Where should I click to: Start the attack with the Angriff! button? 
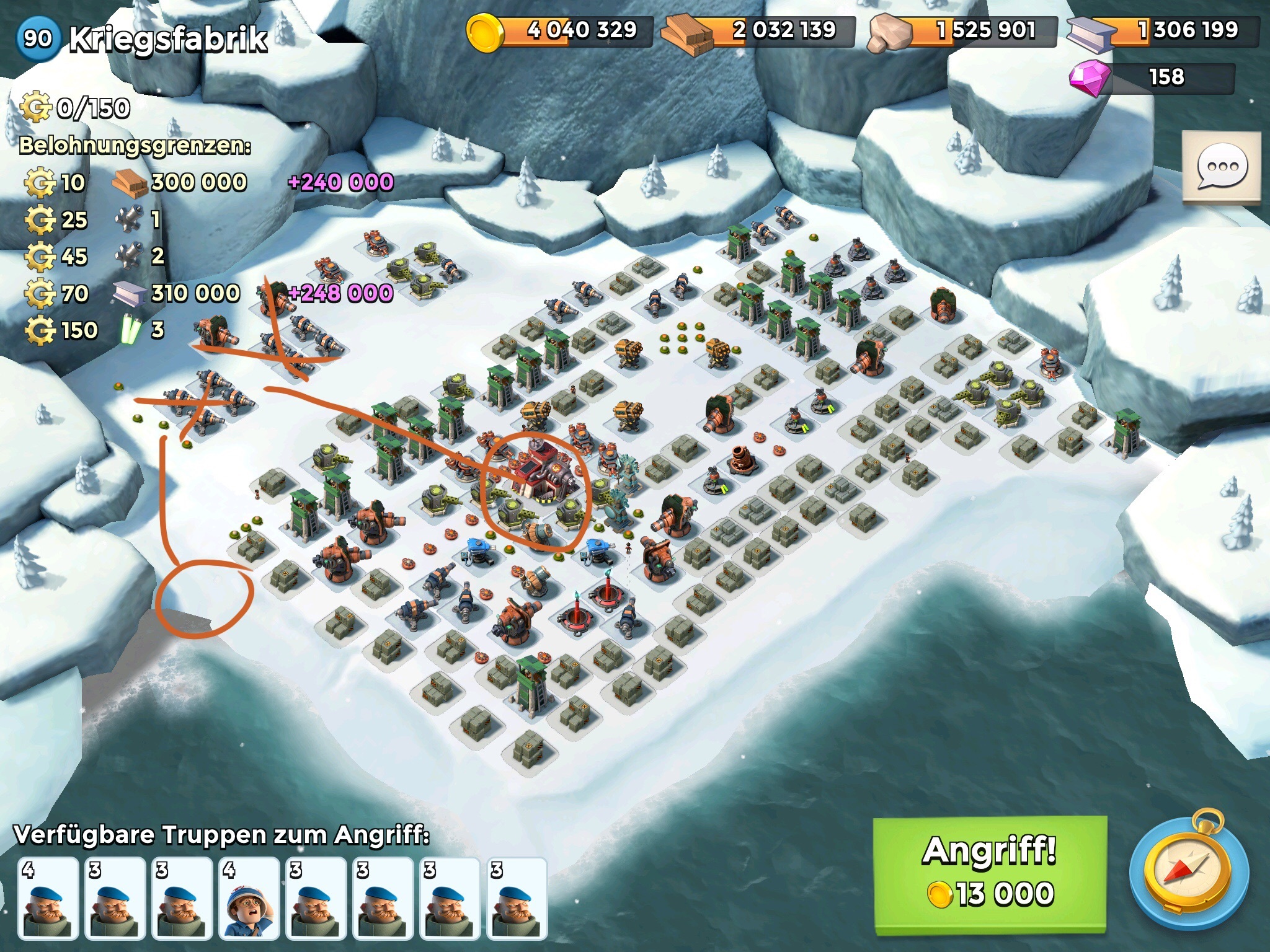tap(990, 874)
